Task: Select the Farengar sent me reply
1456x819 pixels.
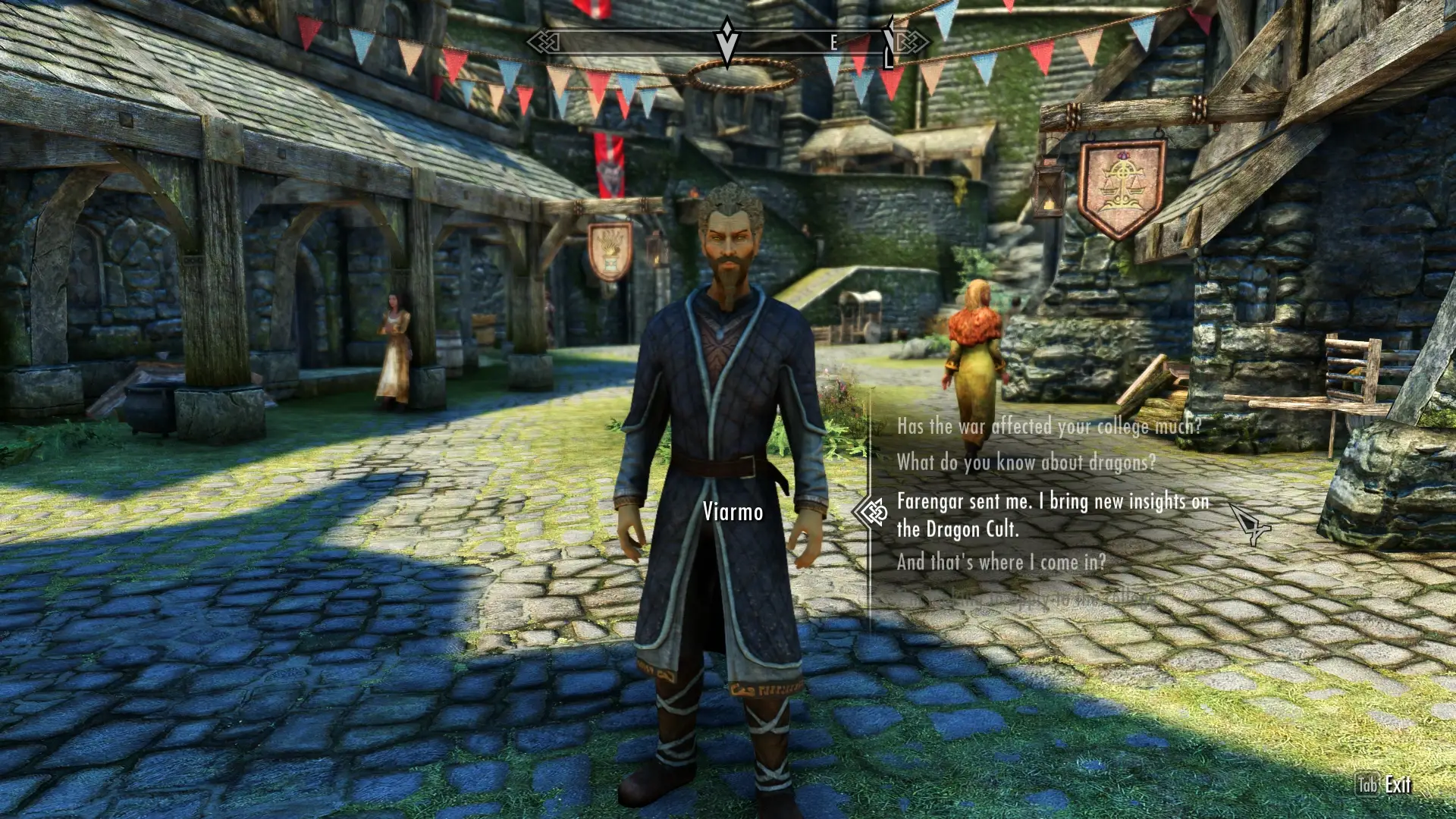Action: (1052, 515)
